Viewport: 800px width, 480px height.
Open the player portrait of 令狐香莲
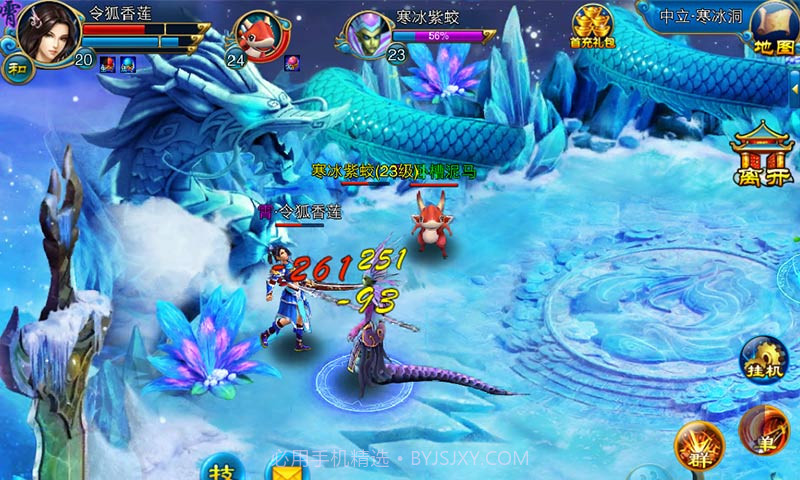coord(43,31)
